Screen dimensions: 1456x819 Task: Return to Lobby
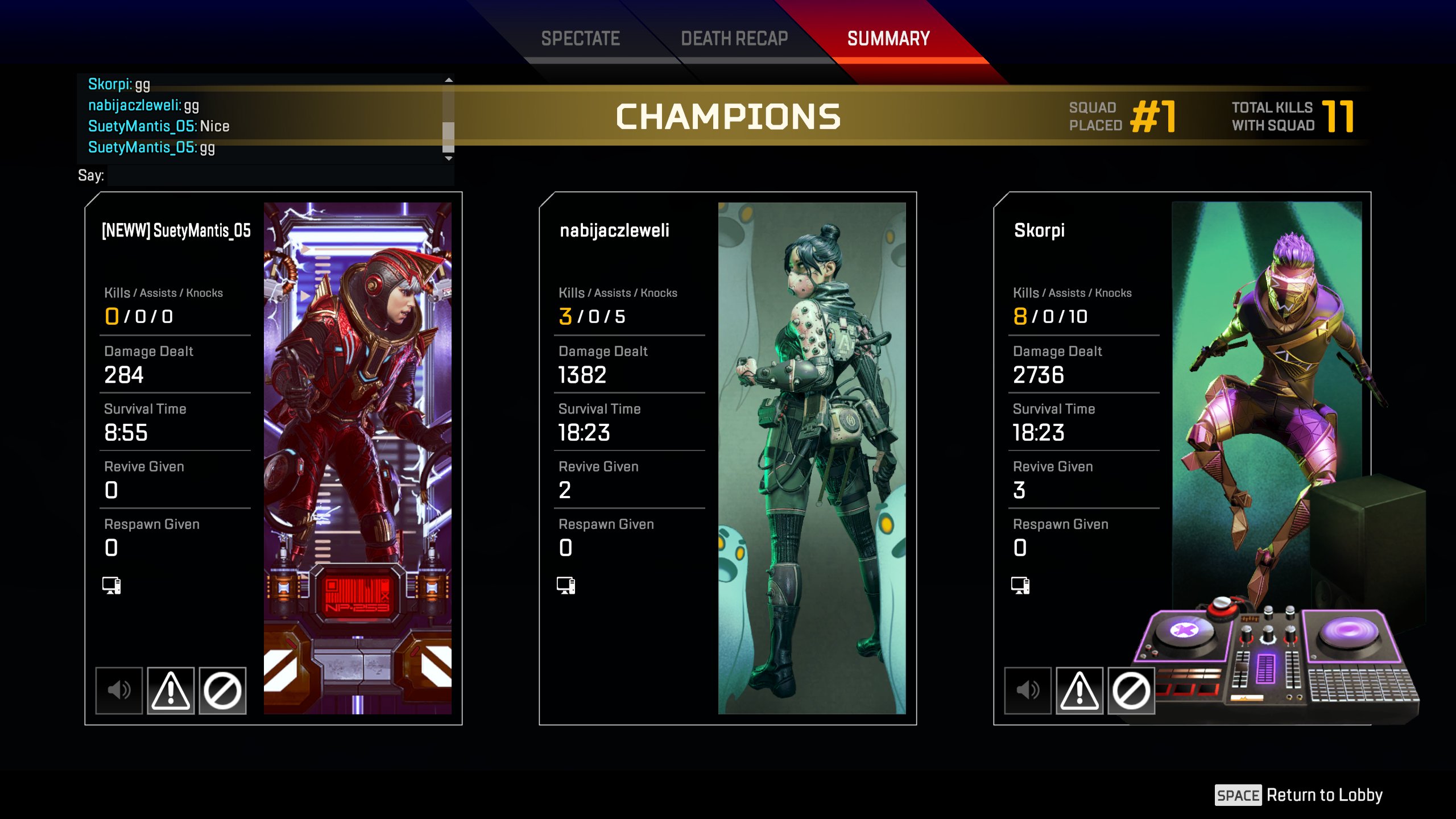coord(1299,795)
